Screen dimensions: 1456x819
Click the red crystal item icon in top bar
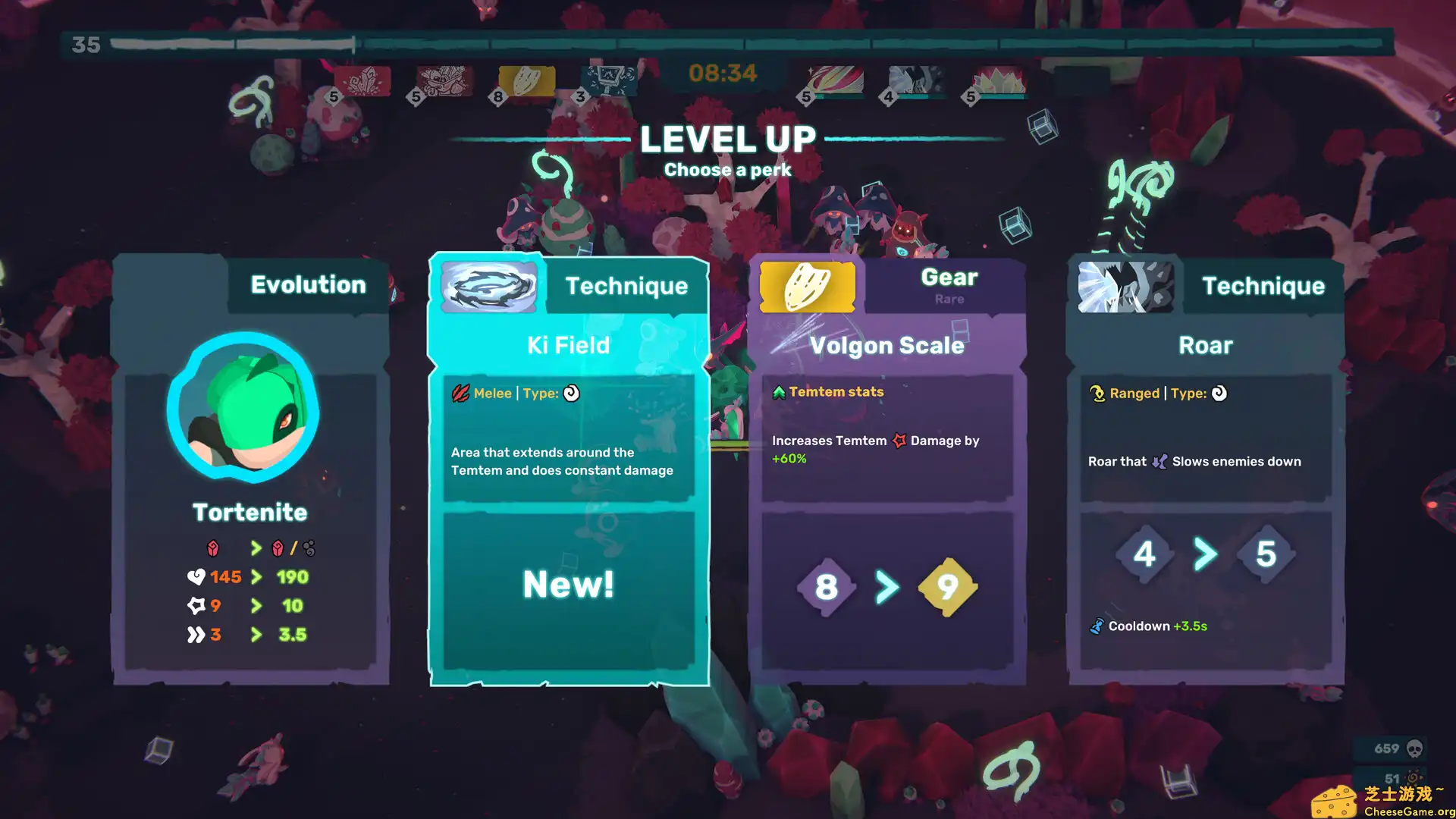362,80
